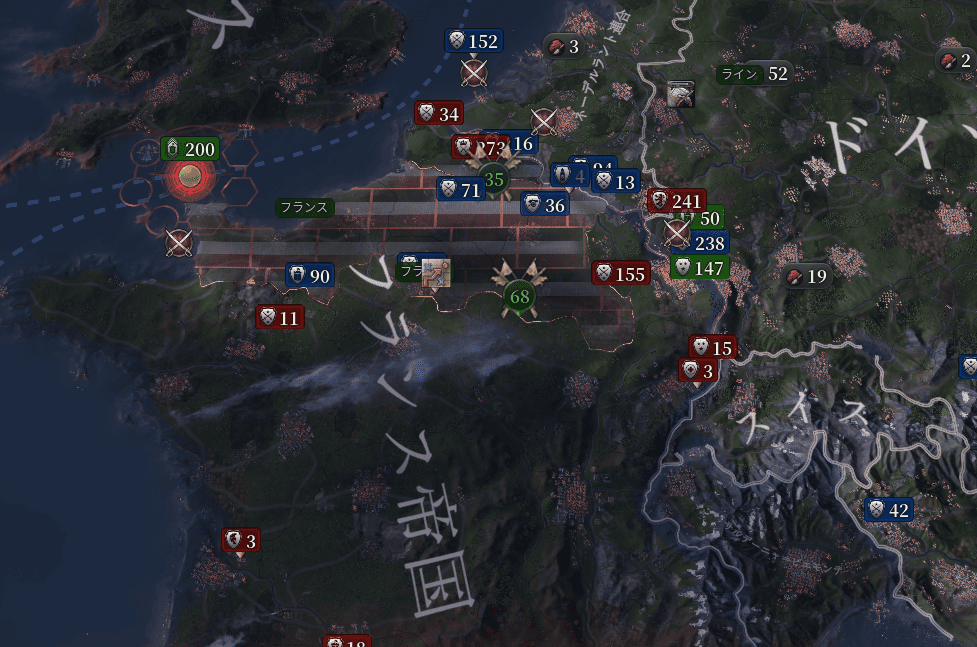This screenshot has width=977, height=647.
Task: Select the green fleet marker showing 200
Action: [189, 150]
